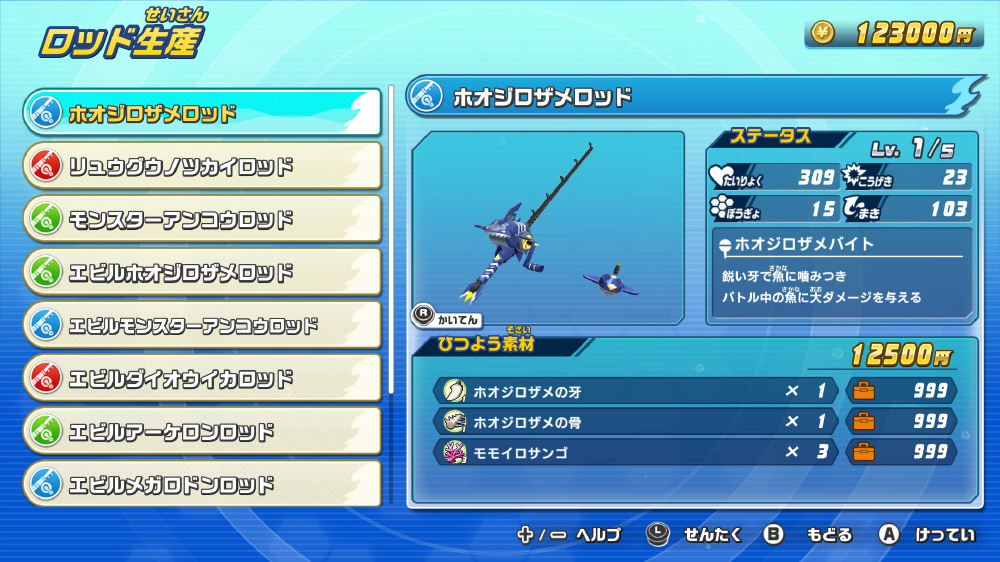This screenshot has width=1000, height=562.
Task: Confirm production with けってい
Action: point(927,535)
